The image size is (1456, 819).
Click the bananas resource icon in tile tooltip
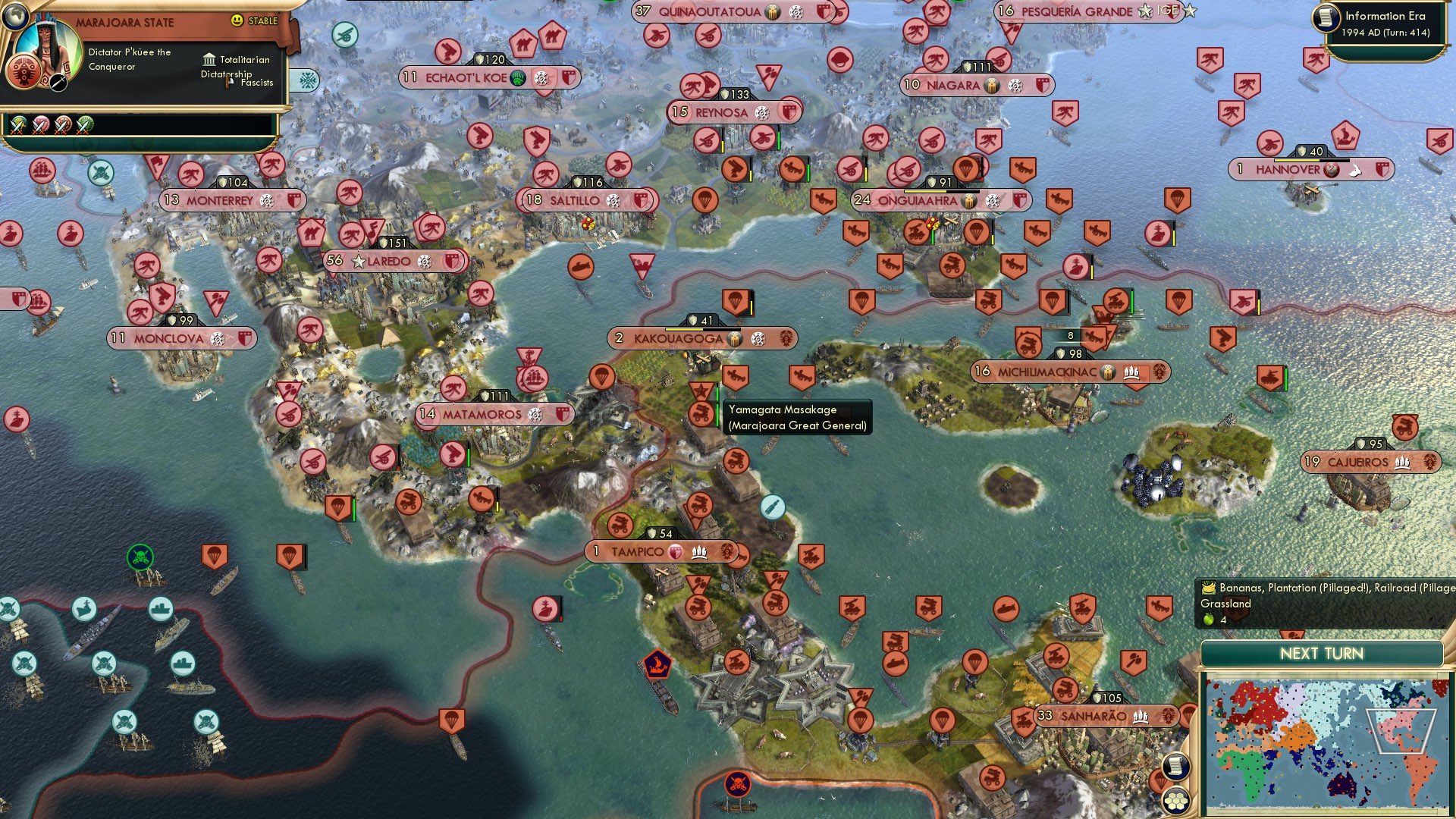[1209, 586]
